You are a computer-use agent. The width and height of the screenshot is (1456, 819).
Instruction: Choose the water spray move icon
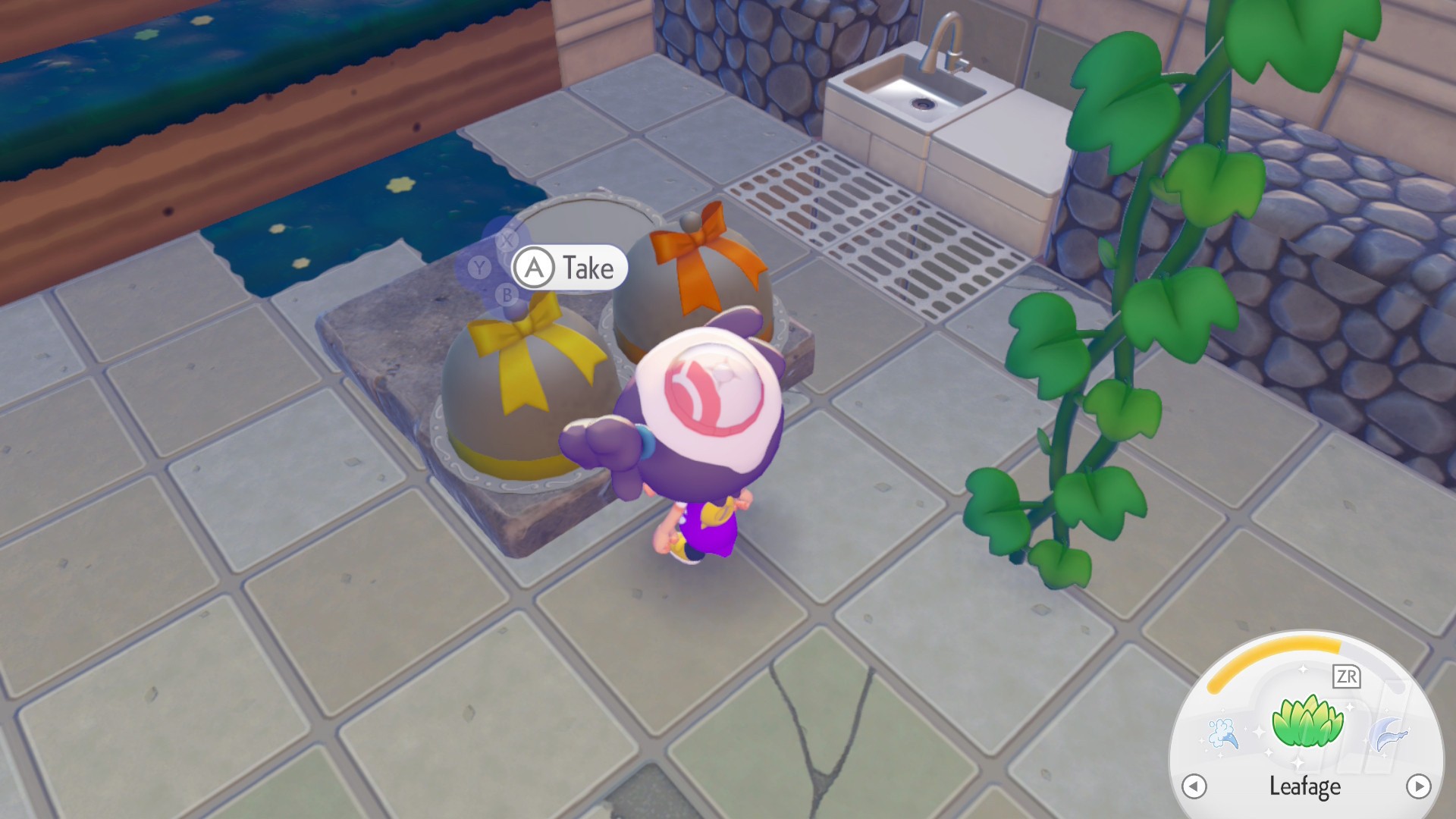click(x=1222, y=733)
